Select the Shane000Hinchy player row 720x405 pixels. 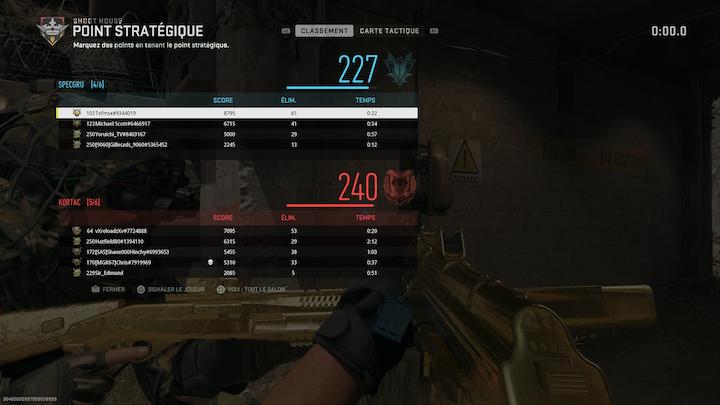[x=237, y=252]
